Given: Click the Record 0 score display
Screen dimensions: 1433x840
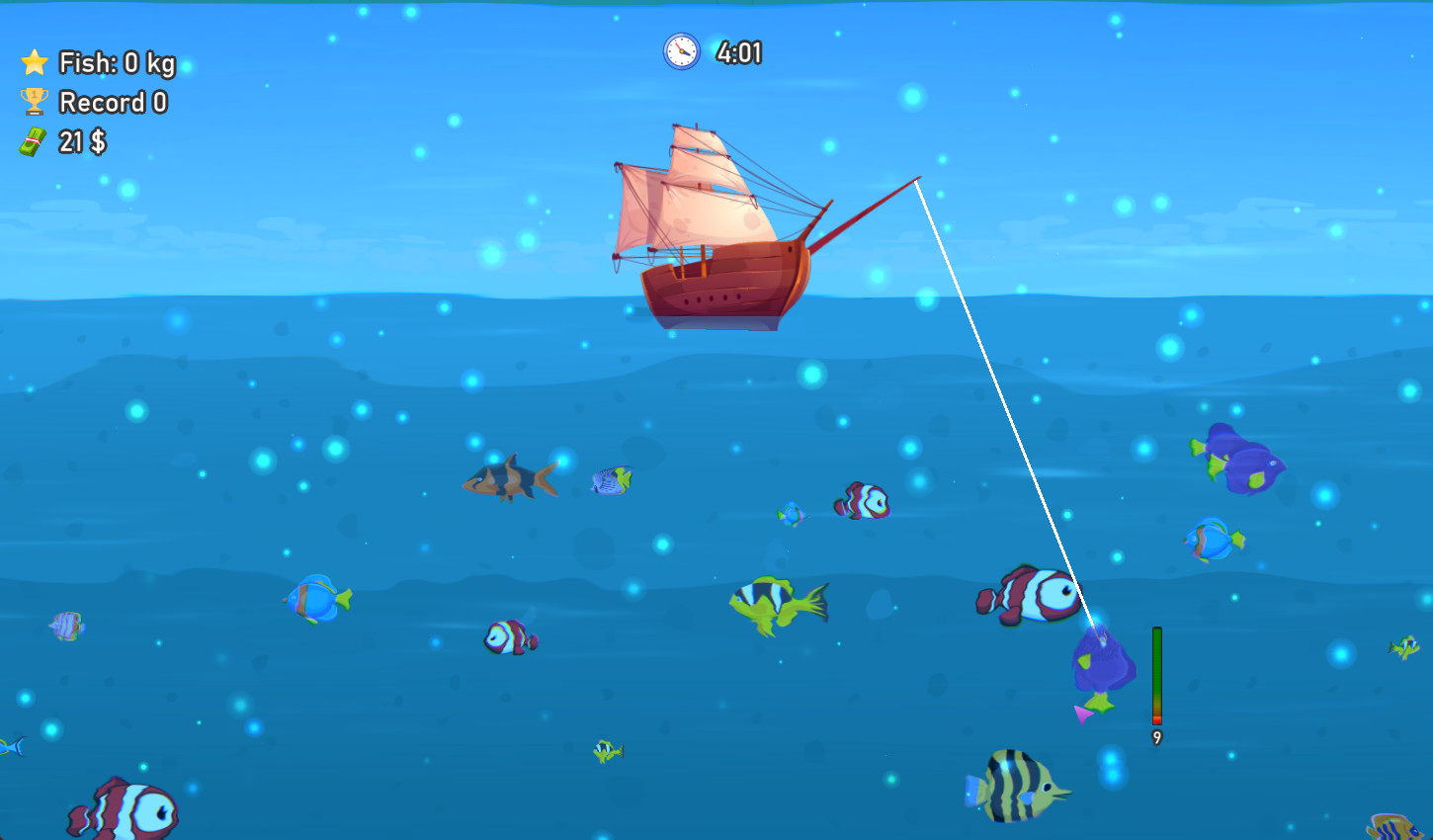Looking at the screenshot, I should [114, 102].
